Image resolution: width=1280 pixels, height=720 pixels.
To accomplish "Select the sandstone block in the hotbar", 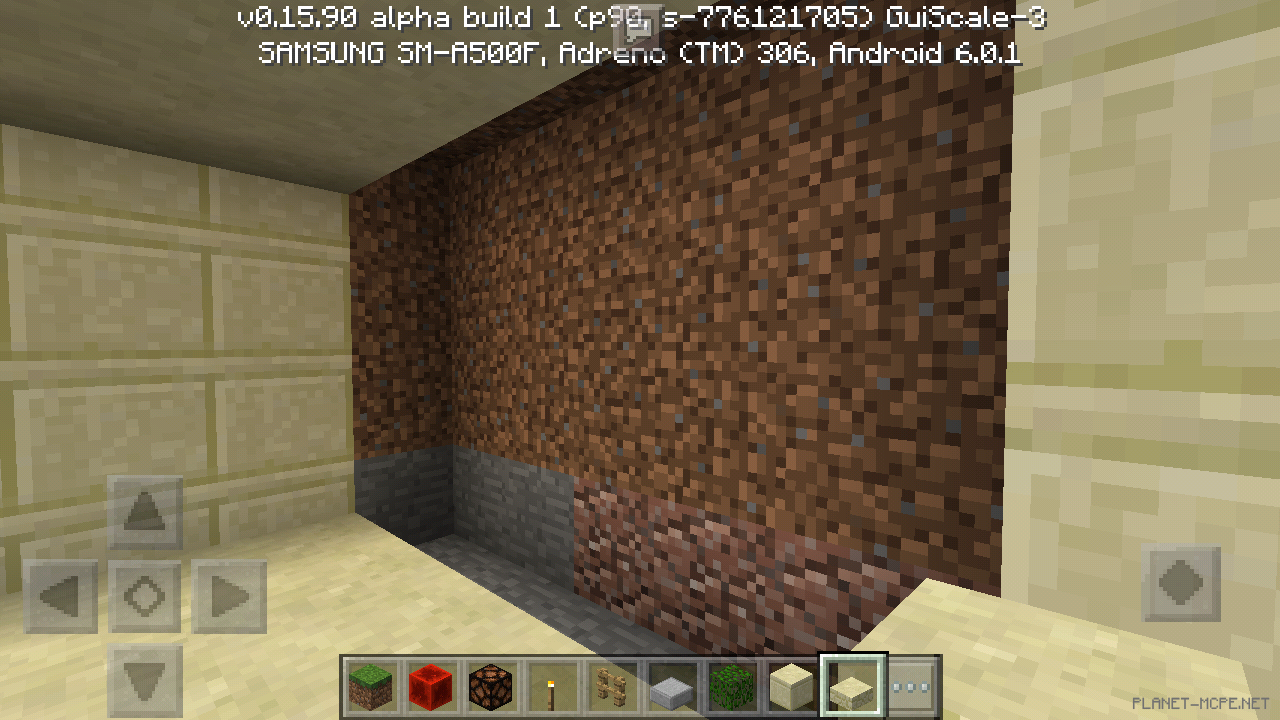I will coord(790,686).
